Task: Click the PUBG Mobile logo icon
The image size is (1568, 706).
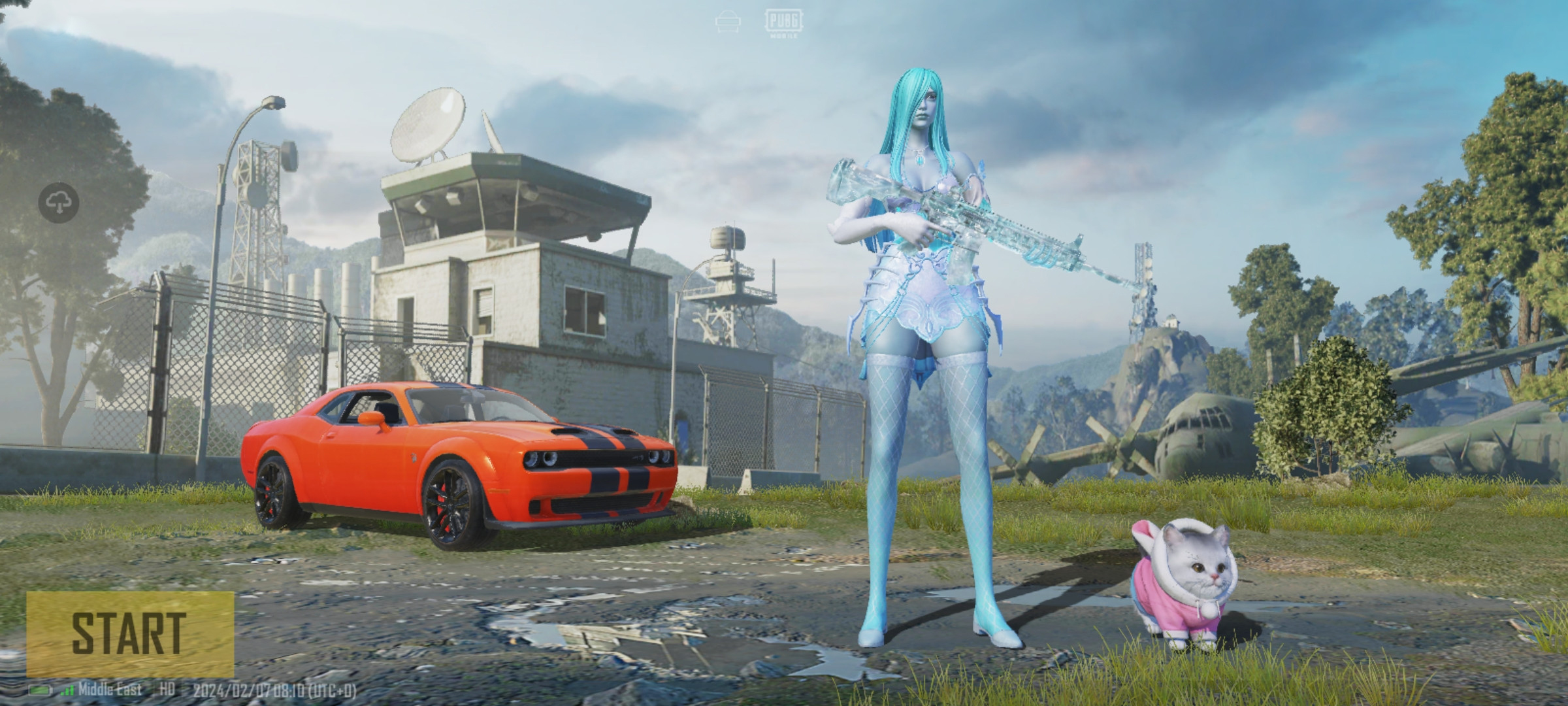Action: coord(783,24)
